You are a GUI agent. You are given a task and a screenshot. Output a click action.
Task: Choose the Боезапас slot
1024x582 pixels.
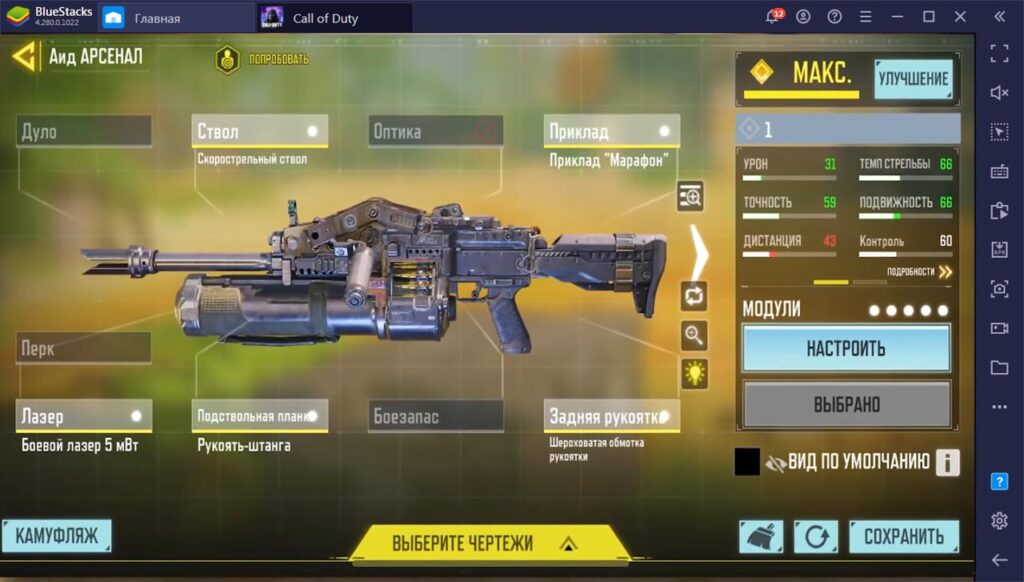point(435,416)
